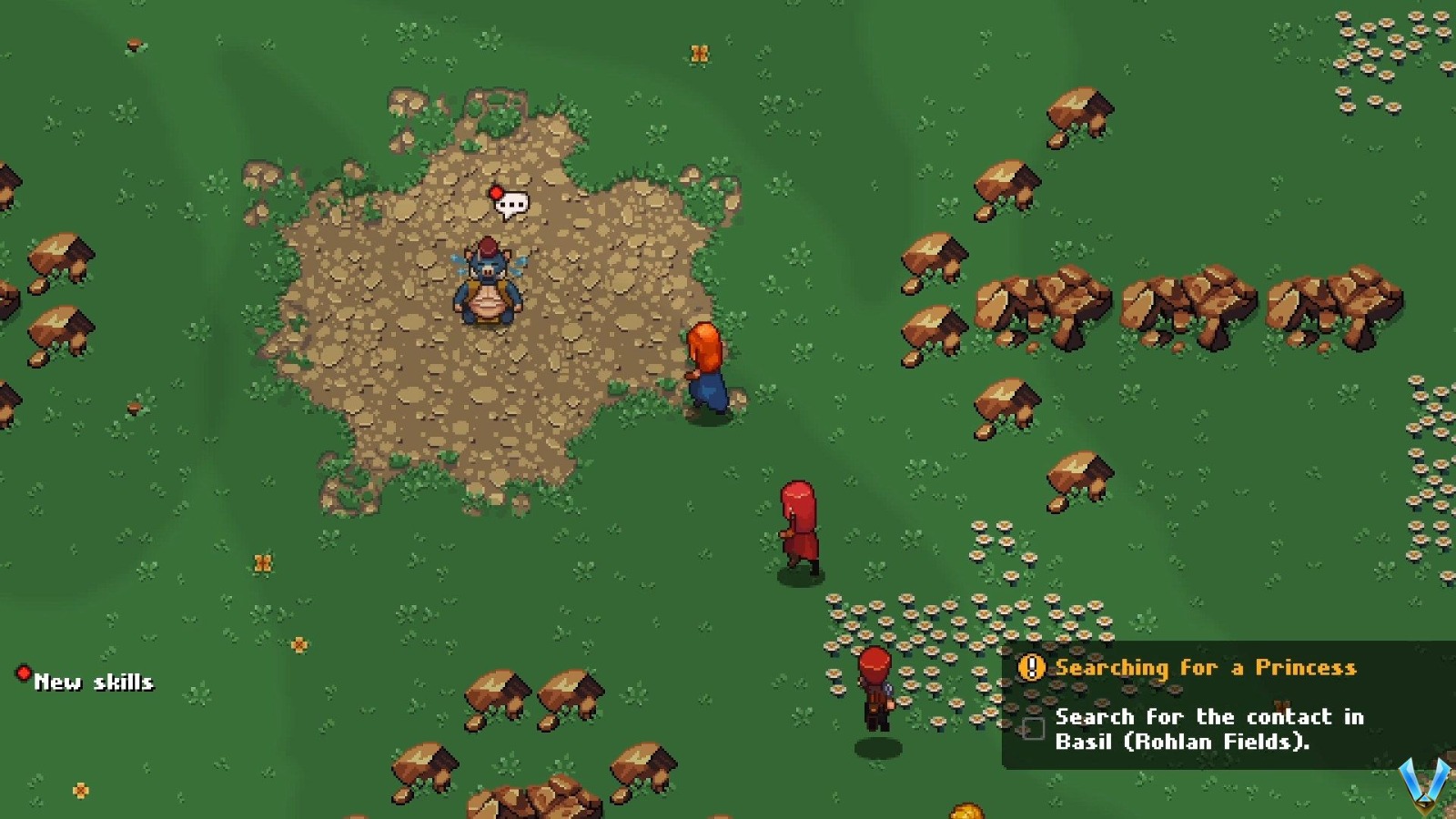The width and height of the screenshot is (1456, 819).
Task: Click the red dot beside New skills
Action: pos(22,673)
